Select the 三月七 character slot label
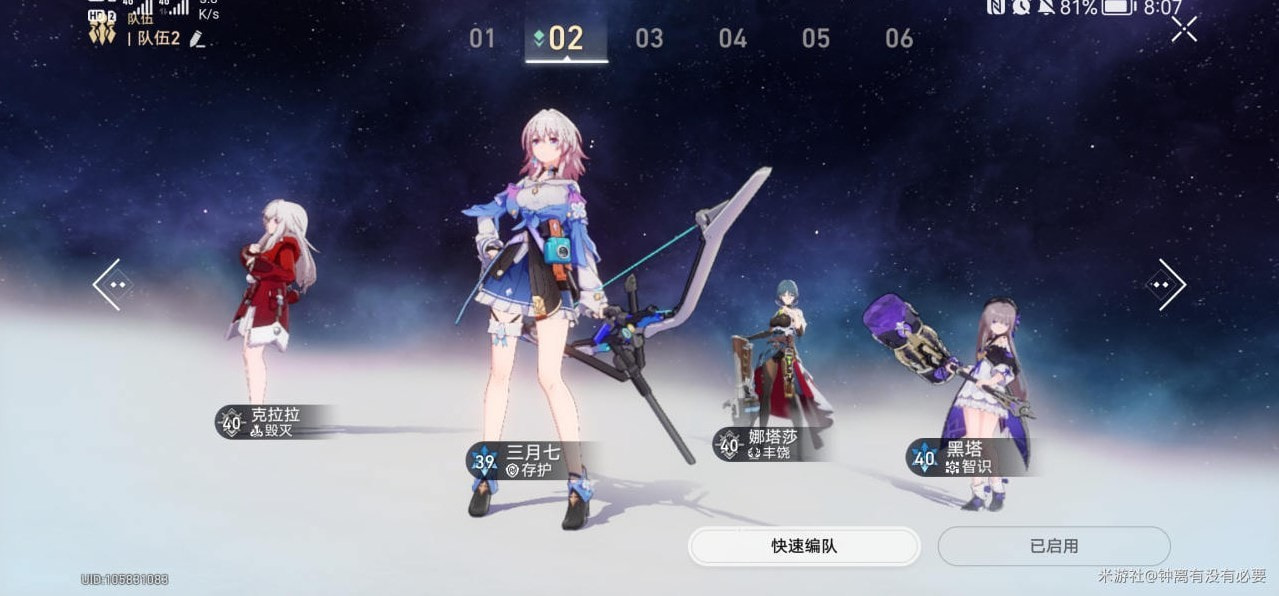The height and width of the screenshot is (596, 1279). click(x=530, y=460)
